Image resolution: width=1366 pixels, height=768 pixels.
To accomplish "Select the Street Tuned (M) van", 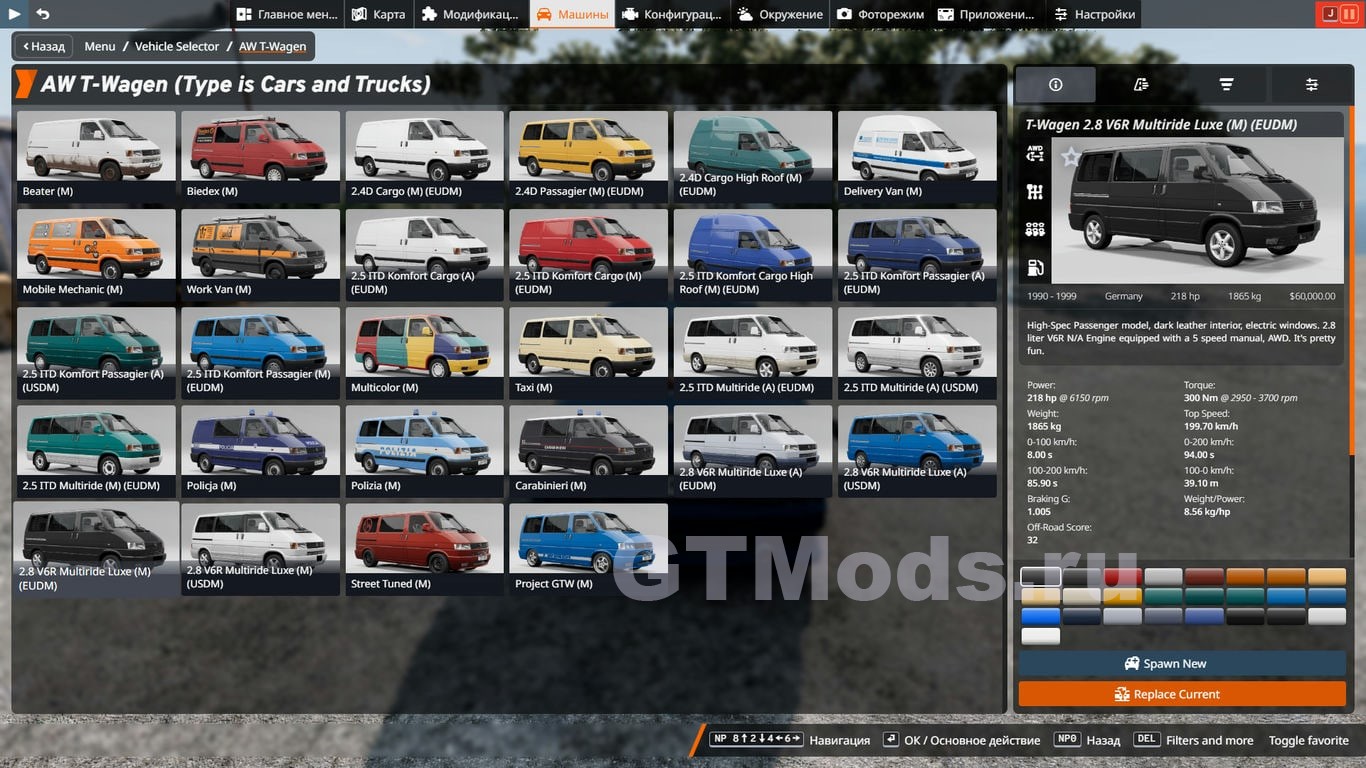I will pyautogui.click(x=424, y=547).
